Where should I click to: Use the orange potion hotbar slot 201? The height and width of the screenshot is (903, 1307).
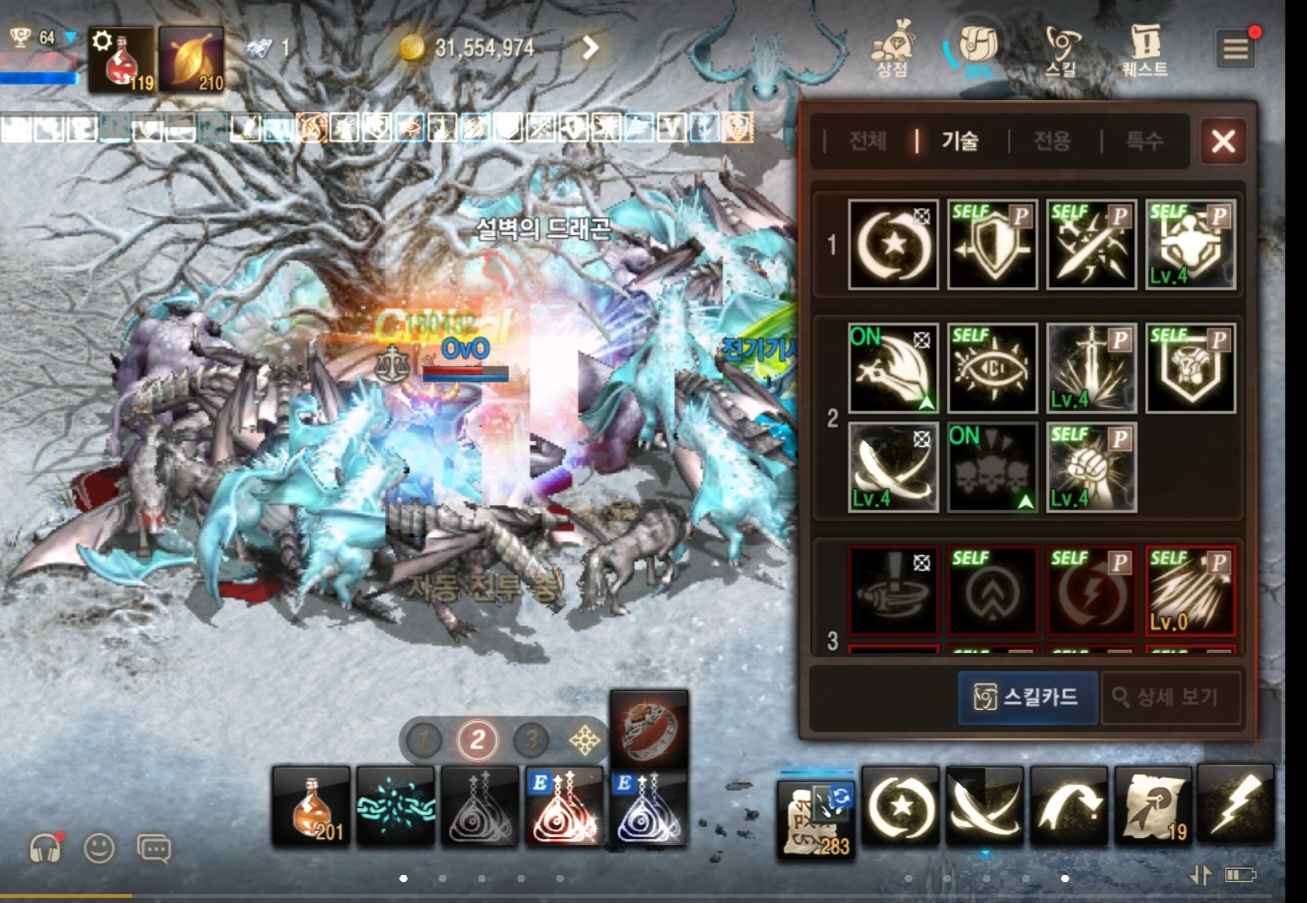[x=311, y=805]
